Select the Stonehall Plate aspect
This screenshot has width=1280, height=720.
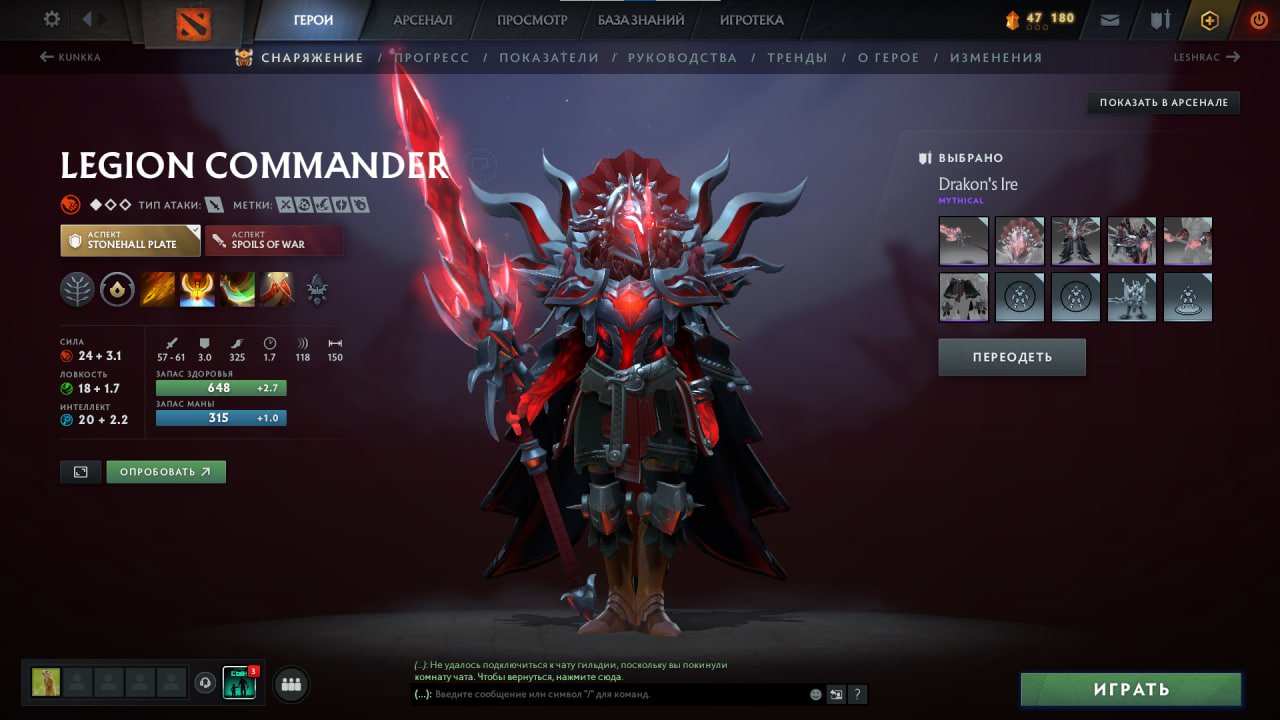click(130, 240)
